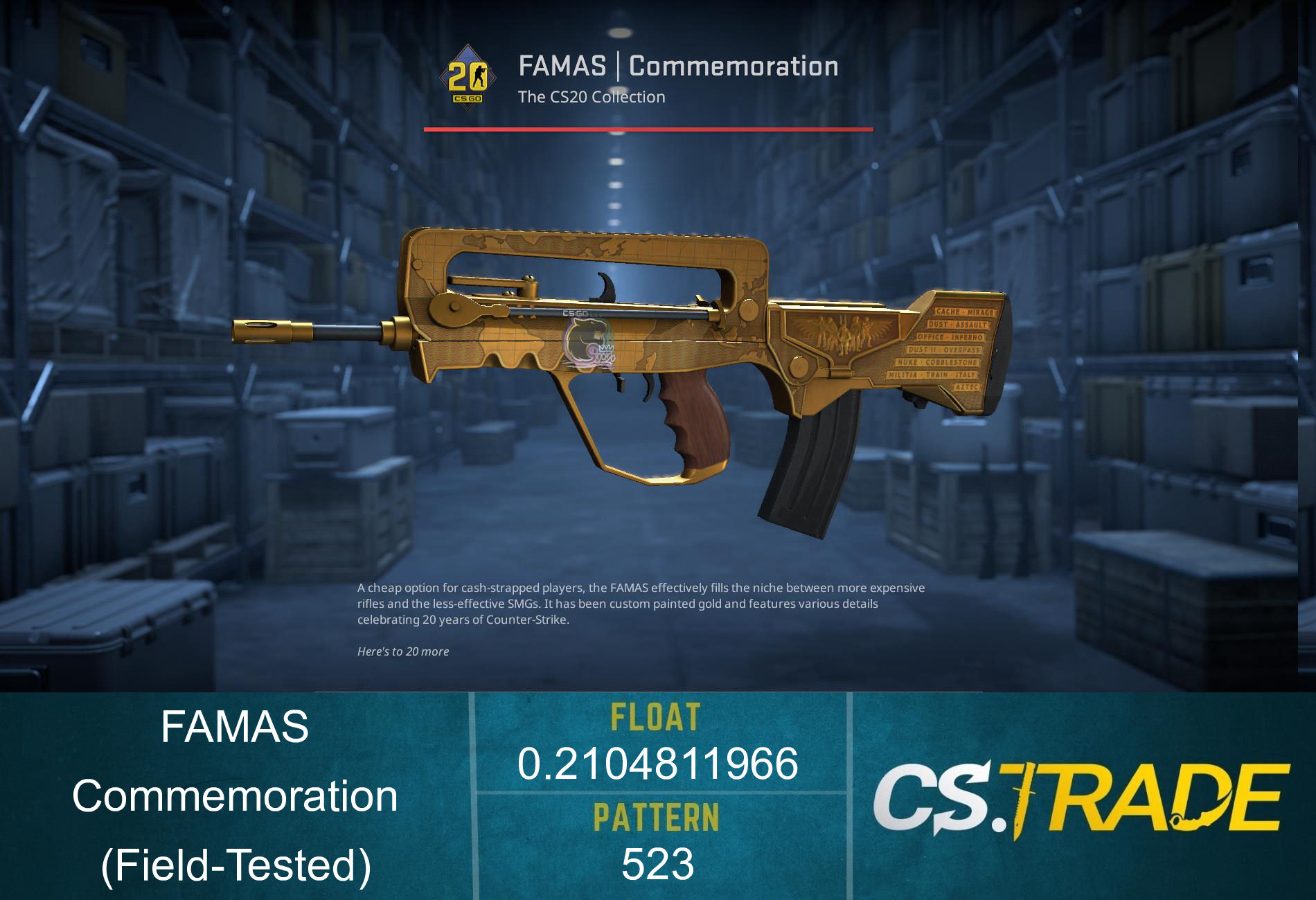Open The CS20 Collection link

pyautogui.click(x=592, y=97)
